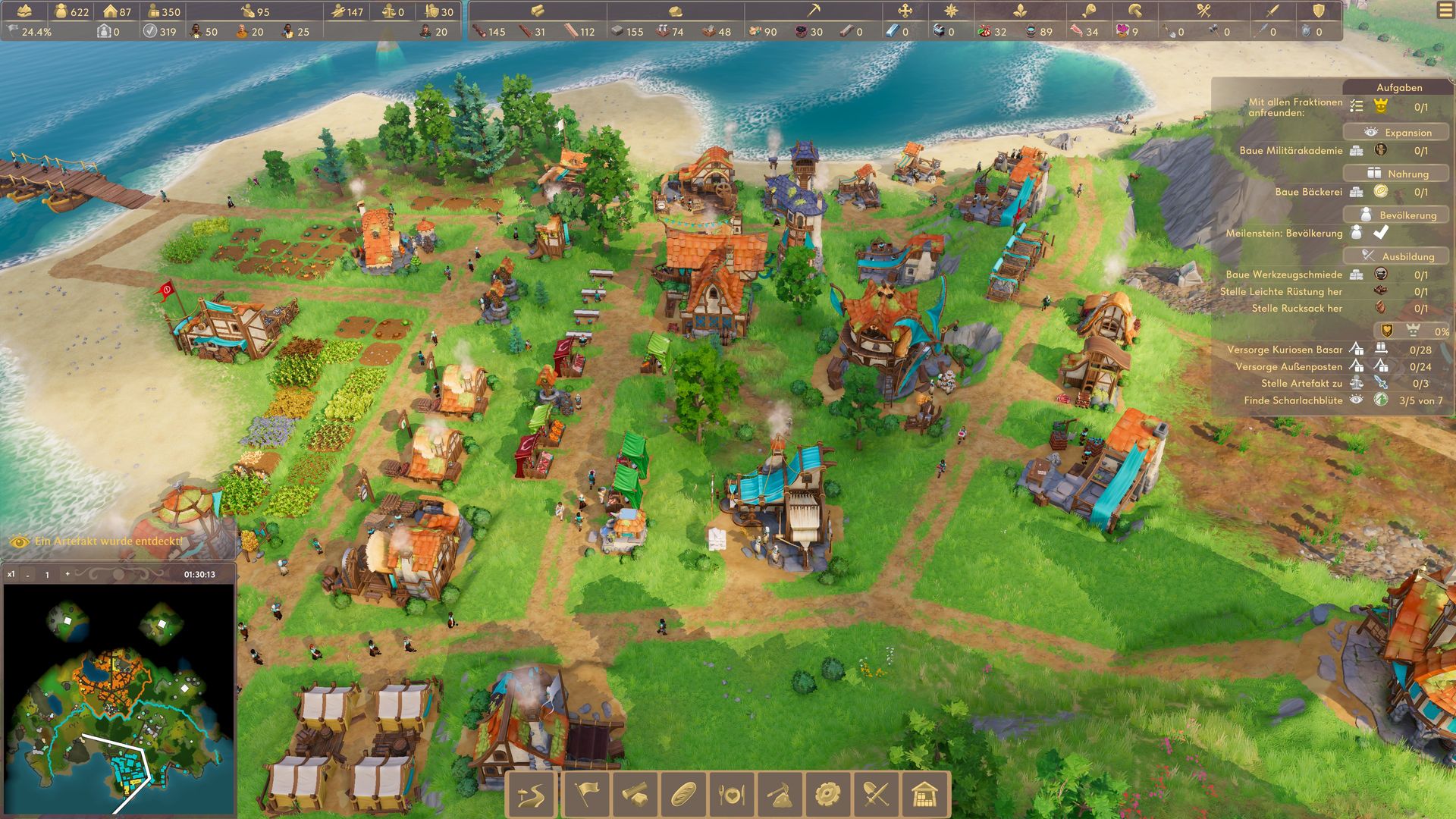Open the hamburger menu in the corner

click(1443, 12)
